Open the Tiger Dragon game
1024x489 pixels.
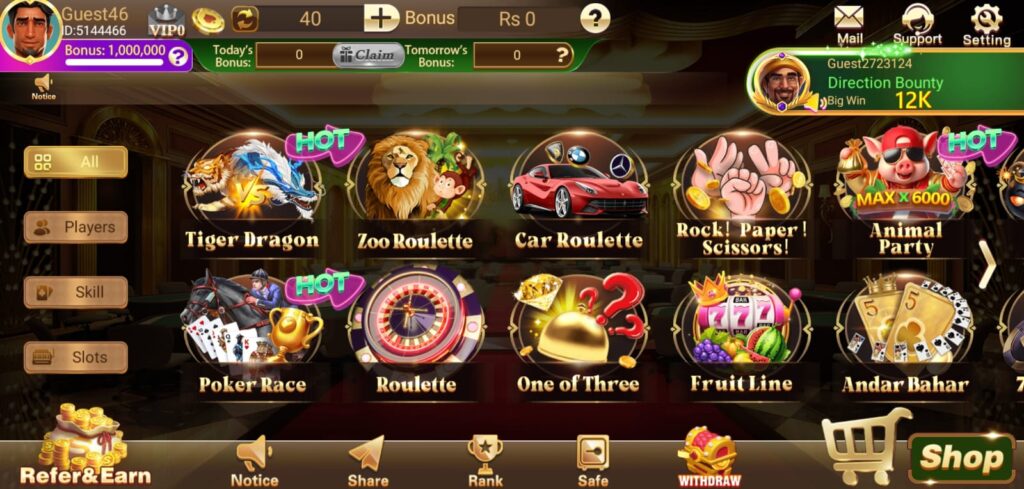pyautogui.click(x=252, y=196)
